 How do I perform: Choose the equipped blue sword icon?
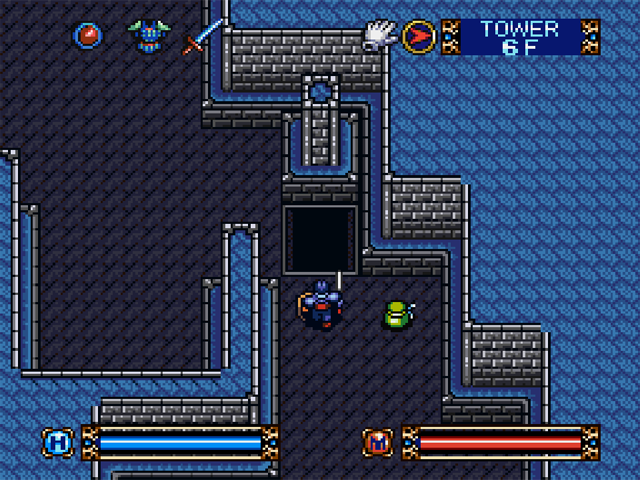point(202,36)
